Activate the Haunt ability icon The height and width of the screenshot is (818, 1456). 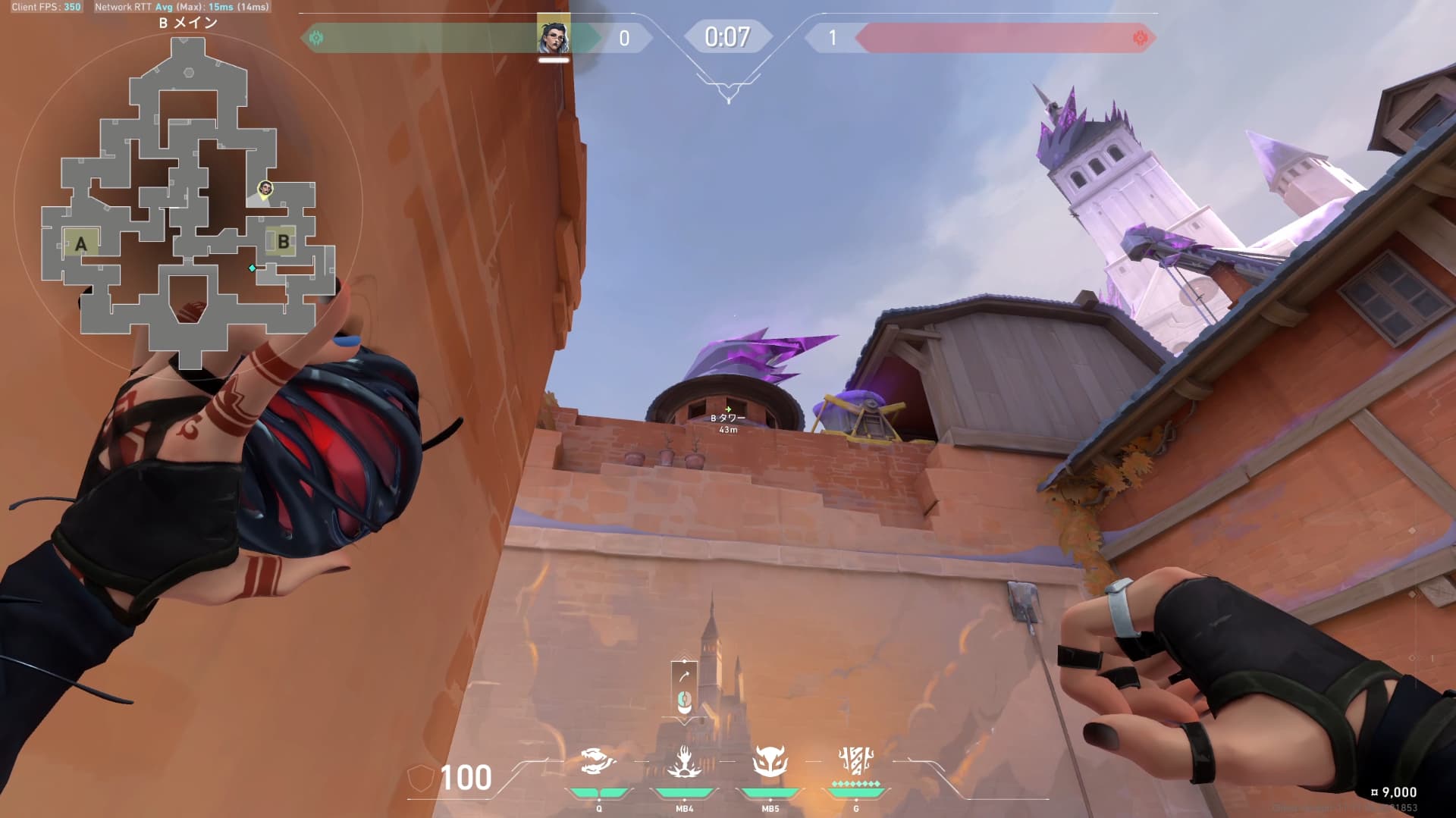pos(770,762)
